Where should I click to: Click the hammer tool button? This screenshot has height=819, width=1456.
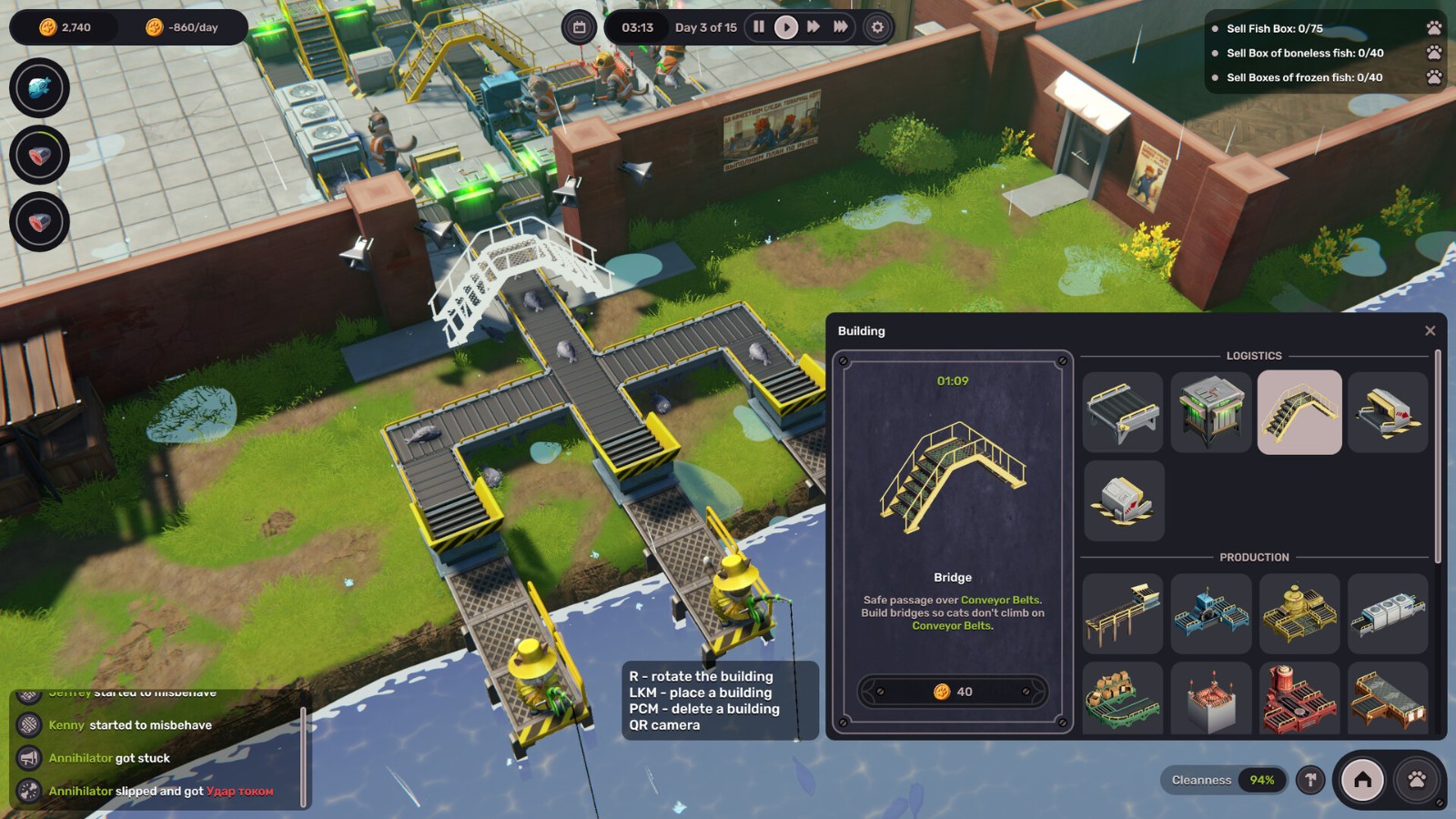coord(1310,780)
